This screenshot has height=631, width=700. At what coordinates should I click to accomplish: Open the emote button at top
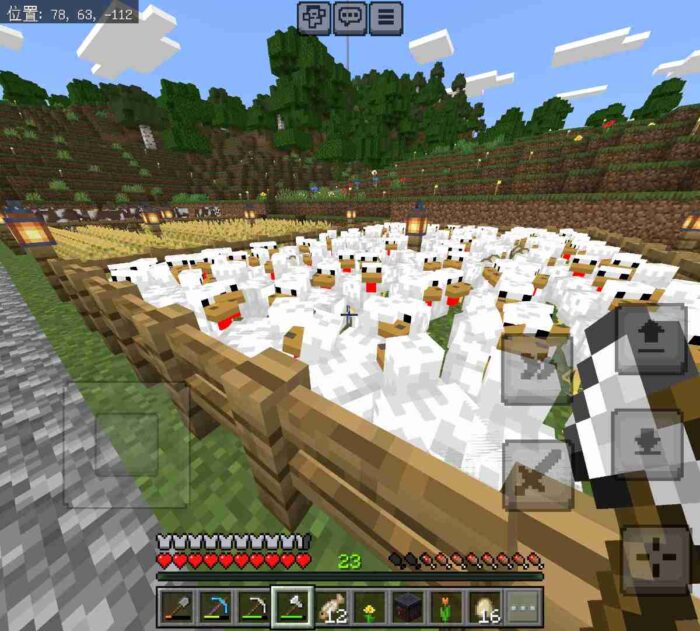[x=314, y=17]
